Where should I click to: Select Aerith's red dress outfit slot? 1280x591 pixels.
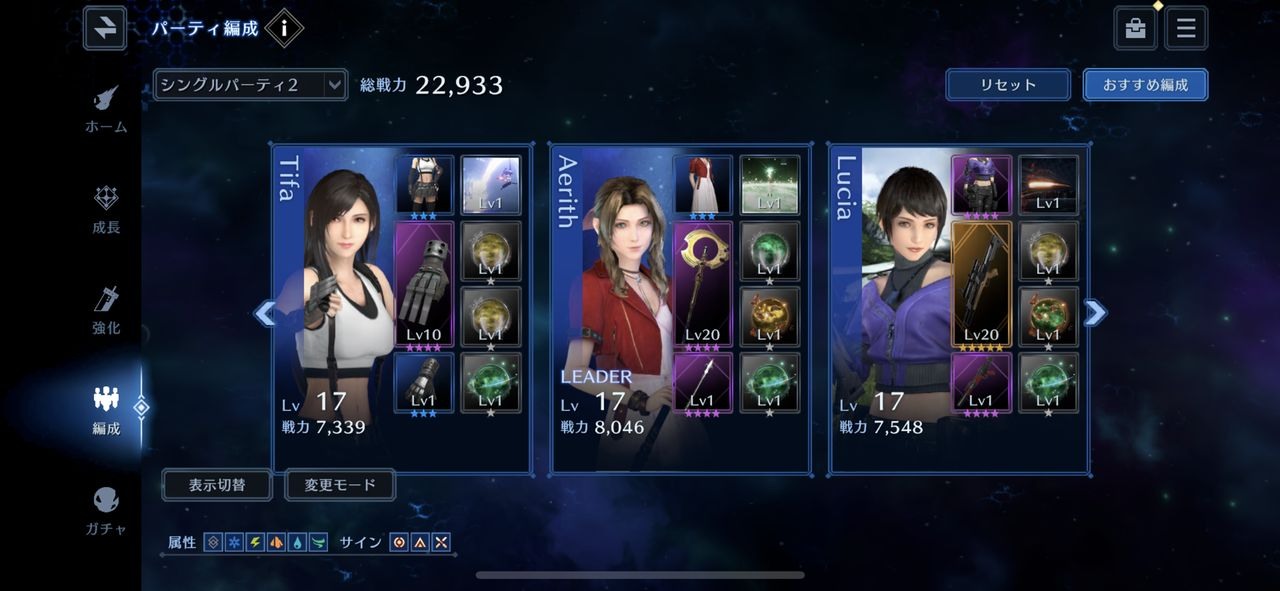coord(703,185)
